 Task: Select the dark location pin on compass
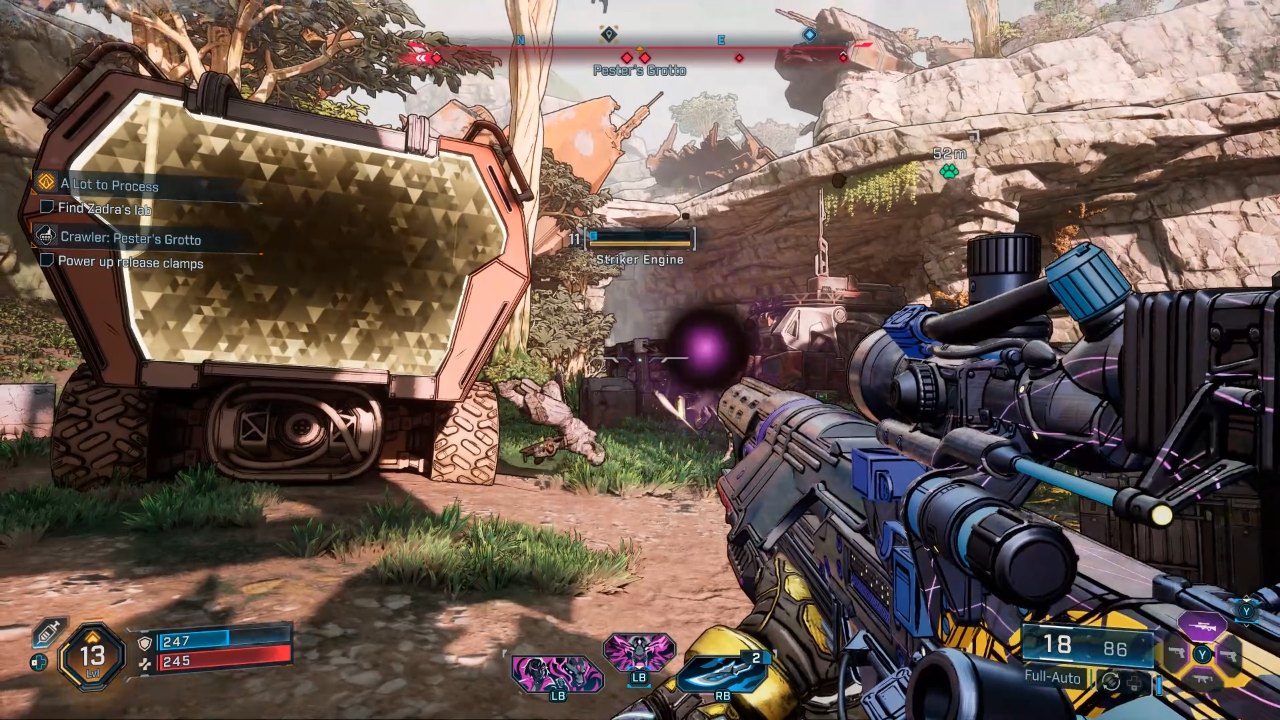[x=608, y=35]
